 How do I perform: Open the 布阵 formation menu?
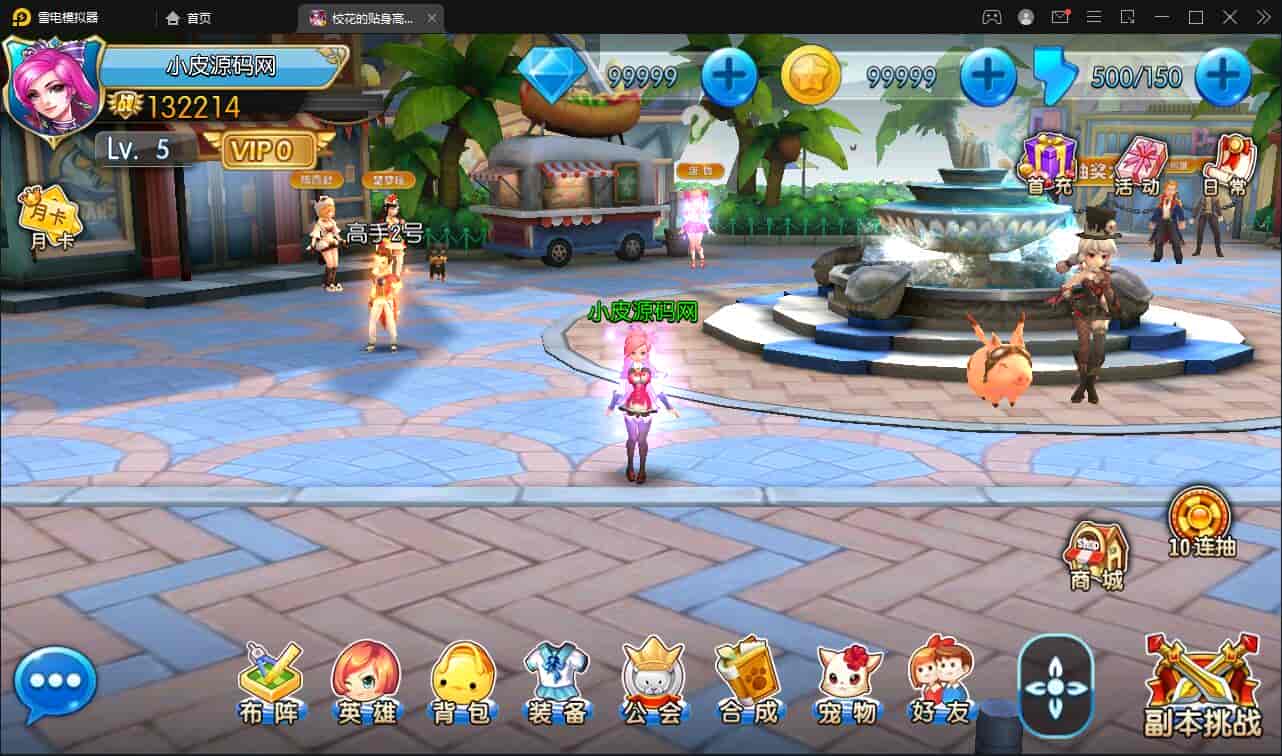[269, 682]
